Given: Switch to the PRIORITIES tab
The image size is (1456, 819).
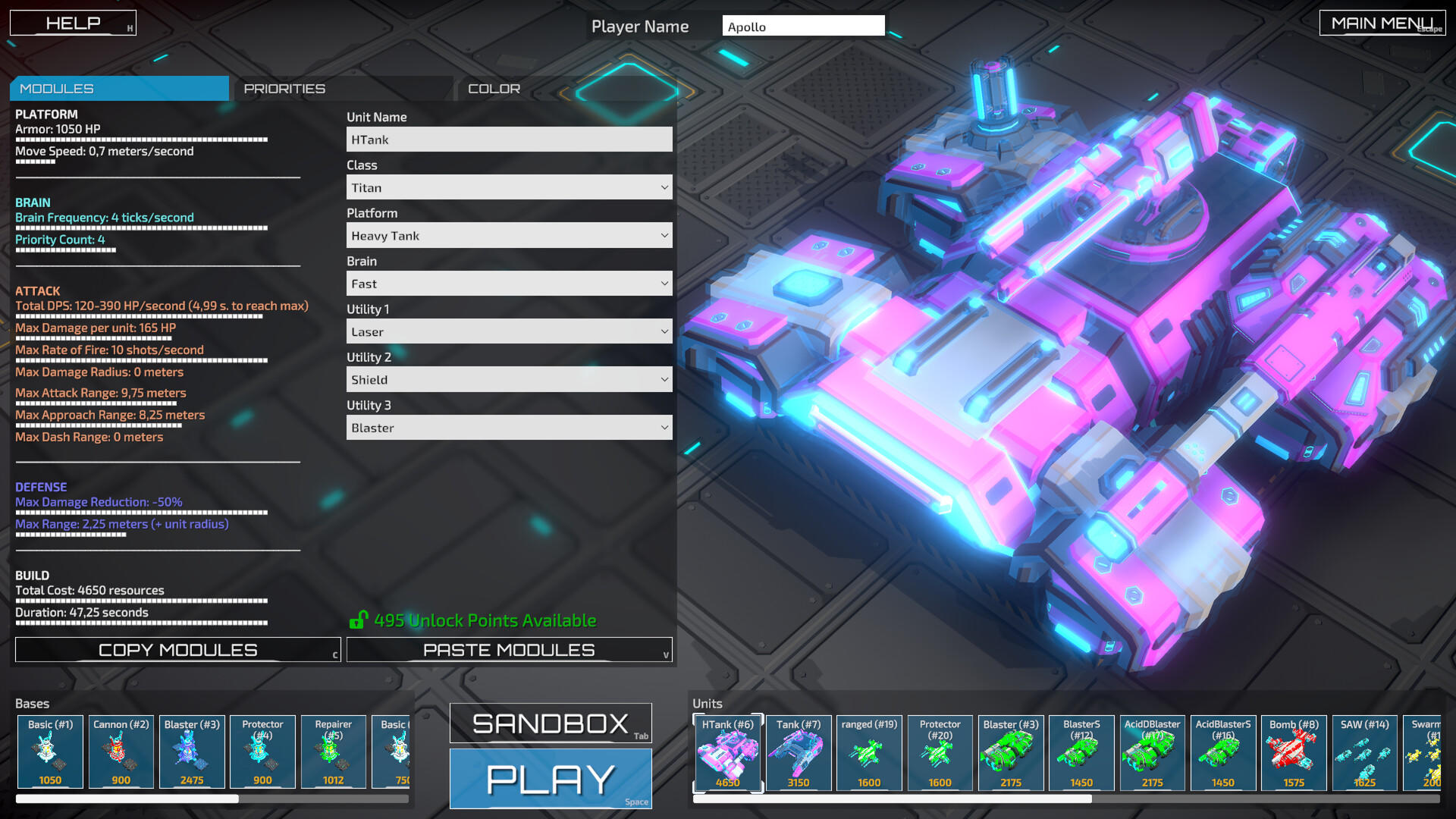Looking at the screenshot, I should tap(284, 88).
